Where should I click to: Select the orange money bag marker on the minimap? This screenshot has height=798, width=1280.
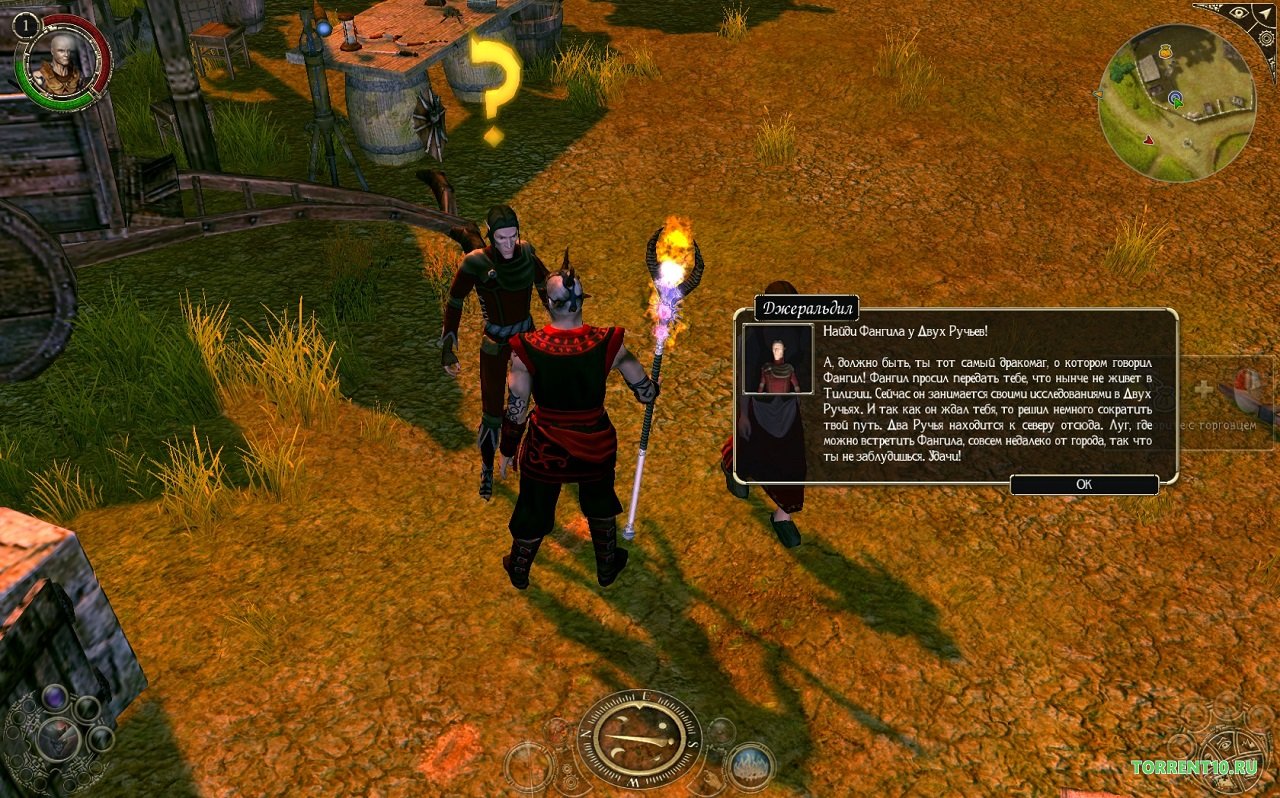click(1165, 50)
